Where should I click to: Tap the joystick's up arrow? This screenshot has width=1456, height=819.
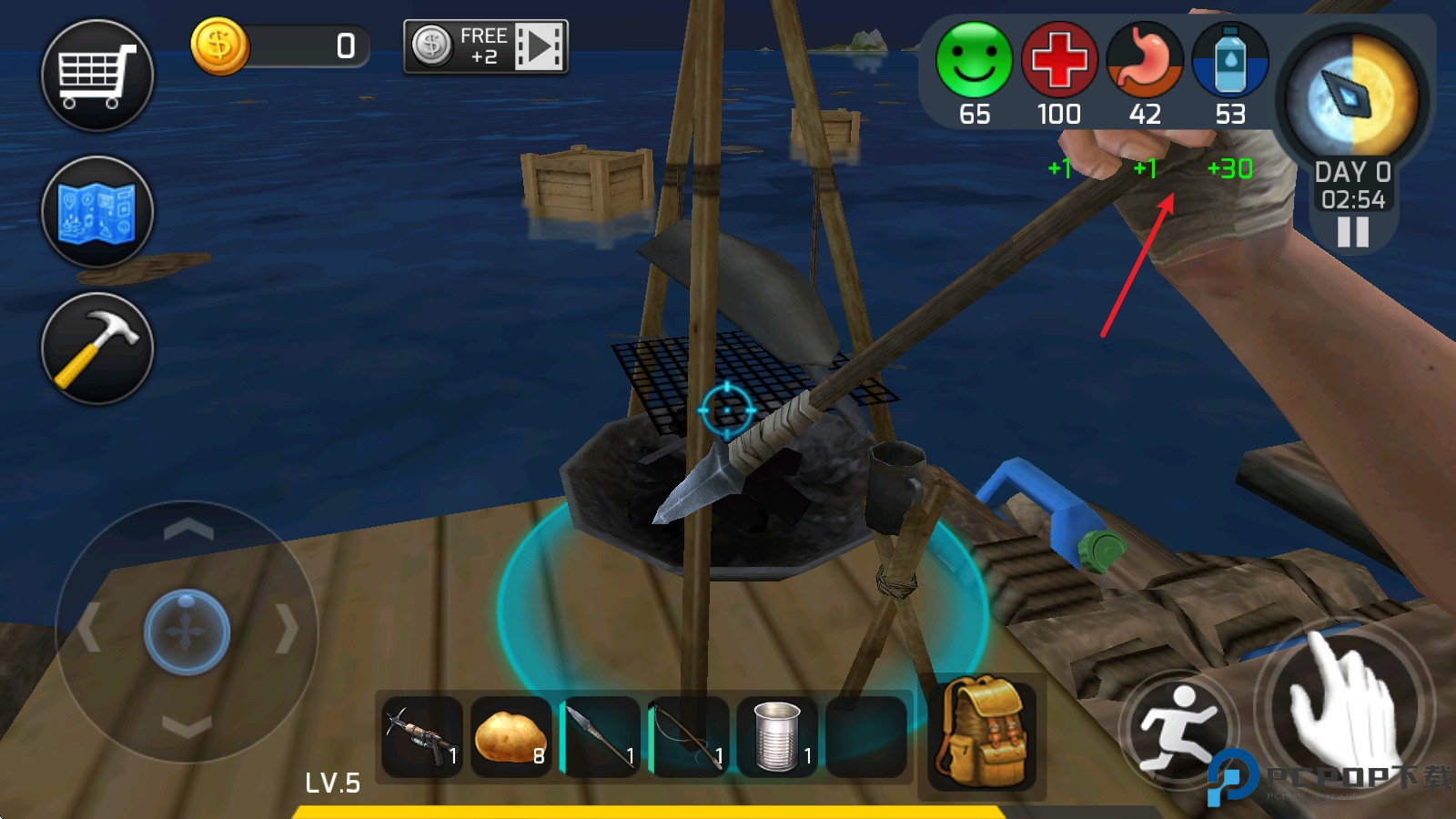(x=187, y=529)
